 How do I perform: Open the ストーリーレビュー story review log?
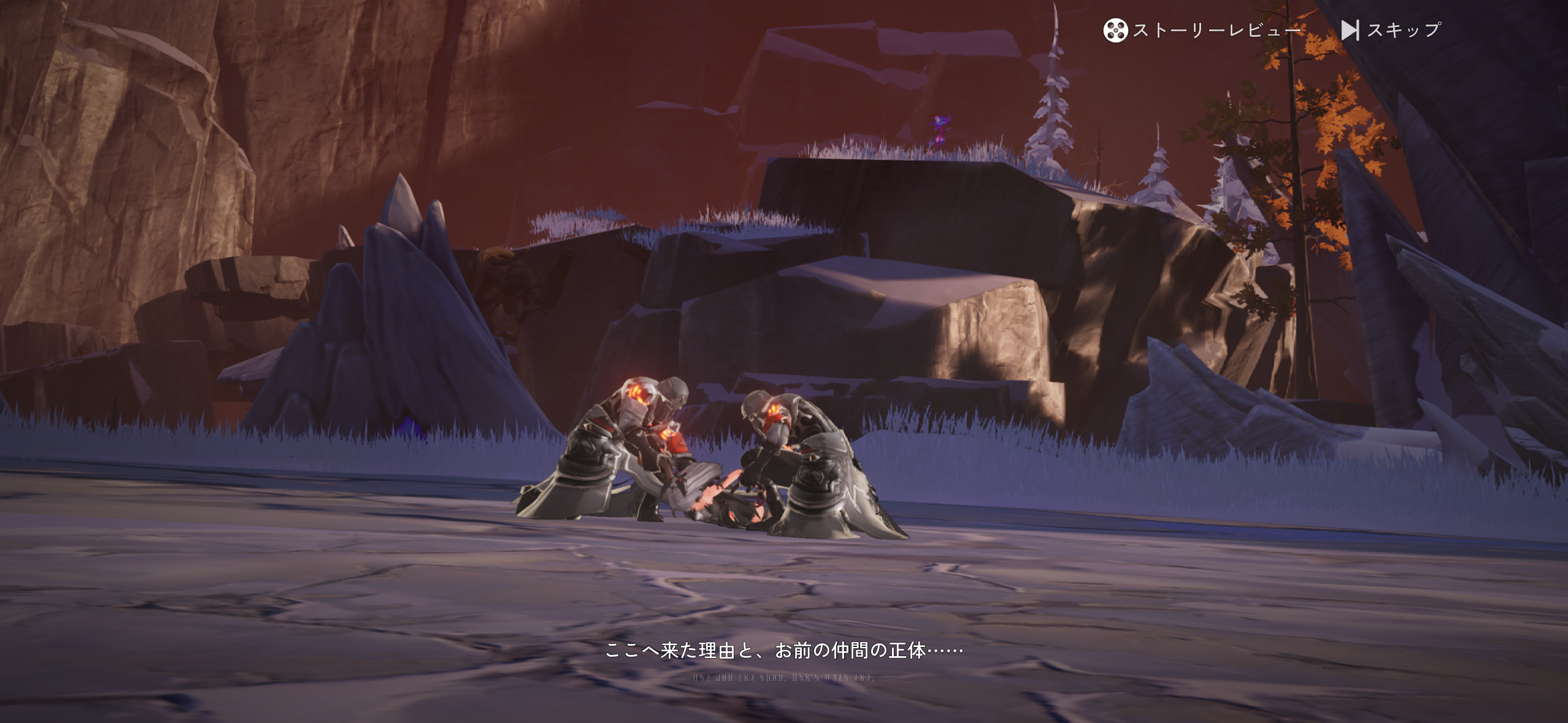1201,30
